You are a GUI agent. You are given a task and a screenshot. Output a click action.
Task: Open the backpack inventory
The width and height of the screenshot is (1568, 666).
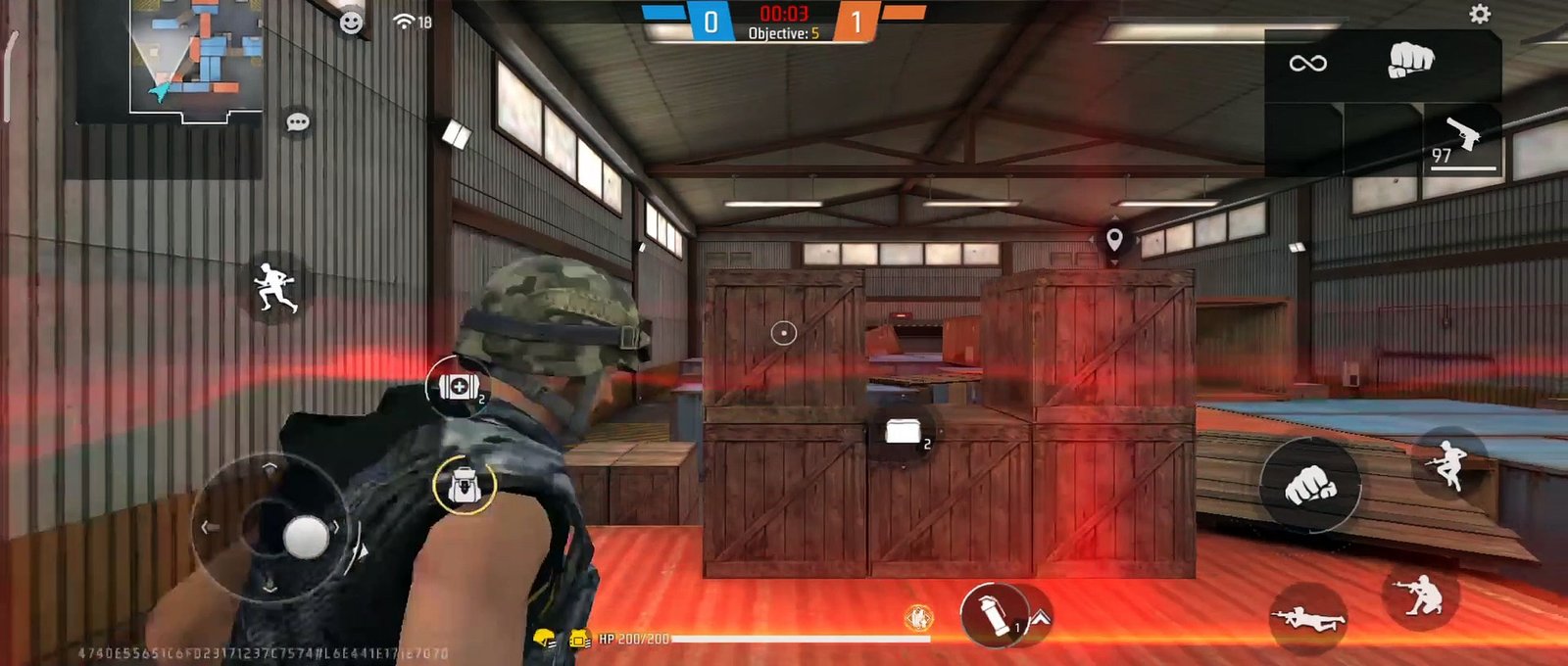pyautogui.click(x=464, y=485)
